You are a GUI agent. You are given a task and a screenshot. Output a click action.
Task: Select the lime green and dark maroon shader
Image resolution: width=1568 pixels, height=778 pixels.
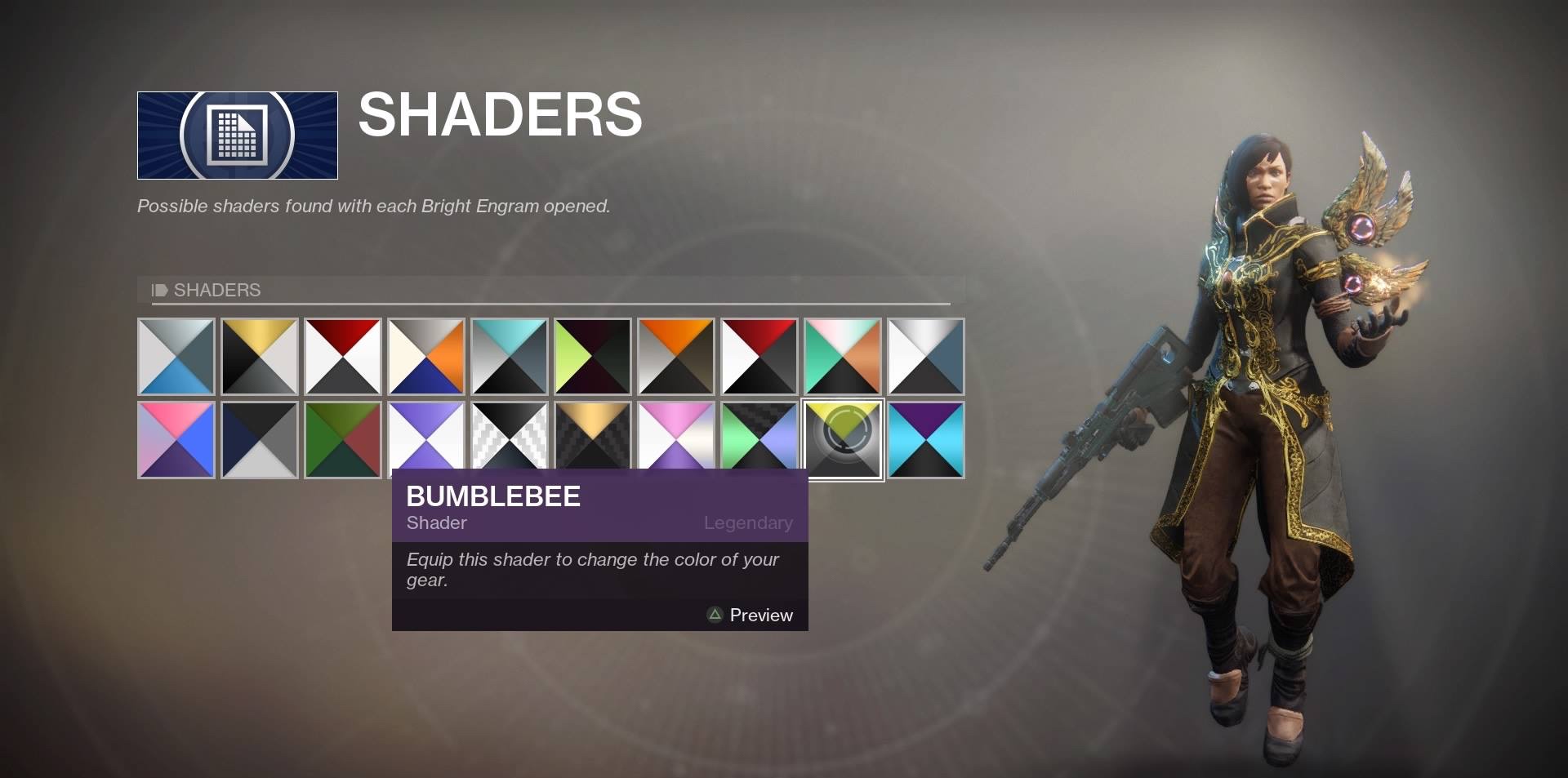pyautogui.click(x=593, y=357)
